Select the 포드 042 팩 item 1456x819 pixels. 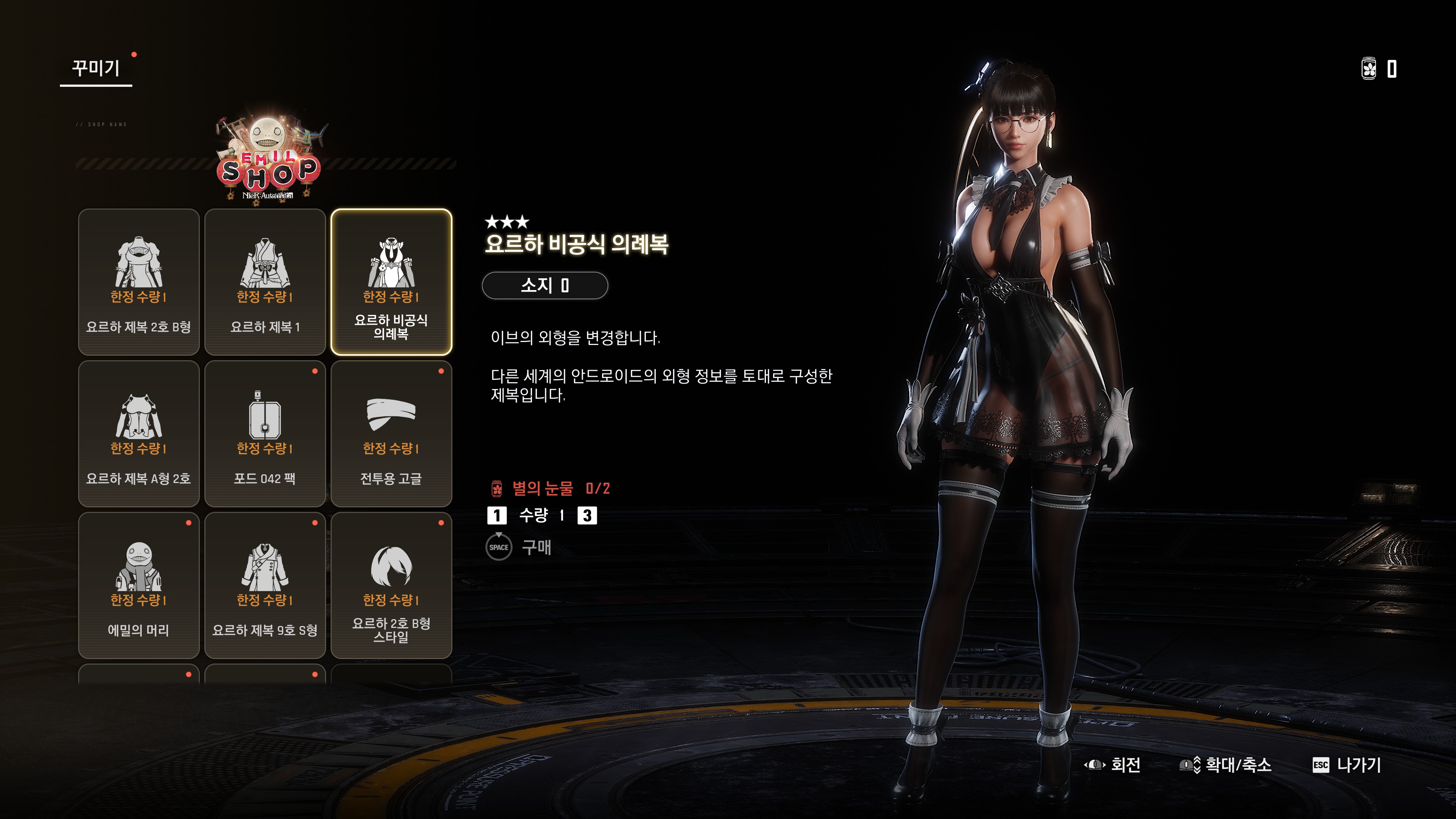[265, 433]
